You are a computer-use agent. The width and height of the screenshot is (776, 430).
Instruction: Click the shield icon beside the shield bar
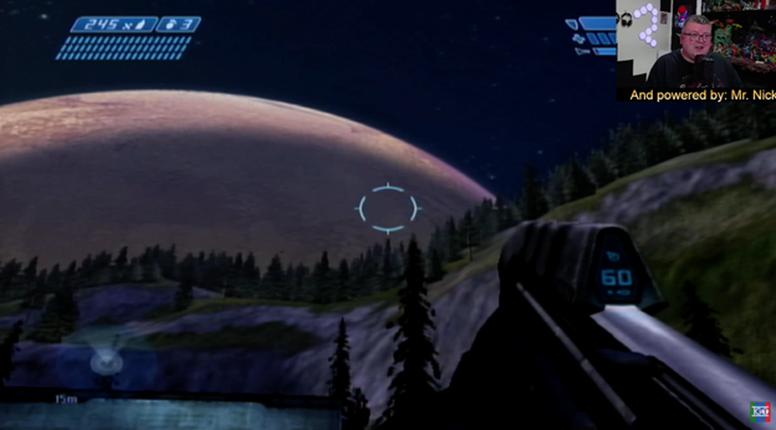point(573,23)
